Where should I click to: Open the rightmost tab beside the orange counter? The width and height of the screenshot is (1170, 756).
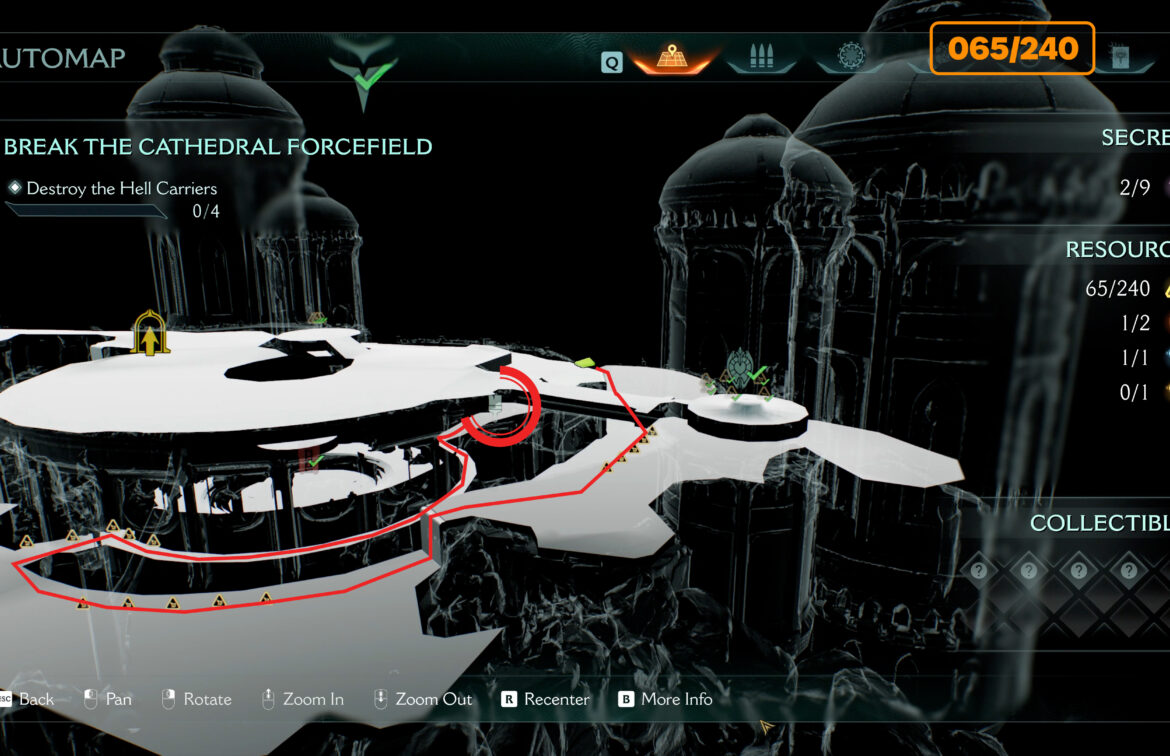[1120, 57]
